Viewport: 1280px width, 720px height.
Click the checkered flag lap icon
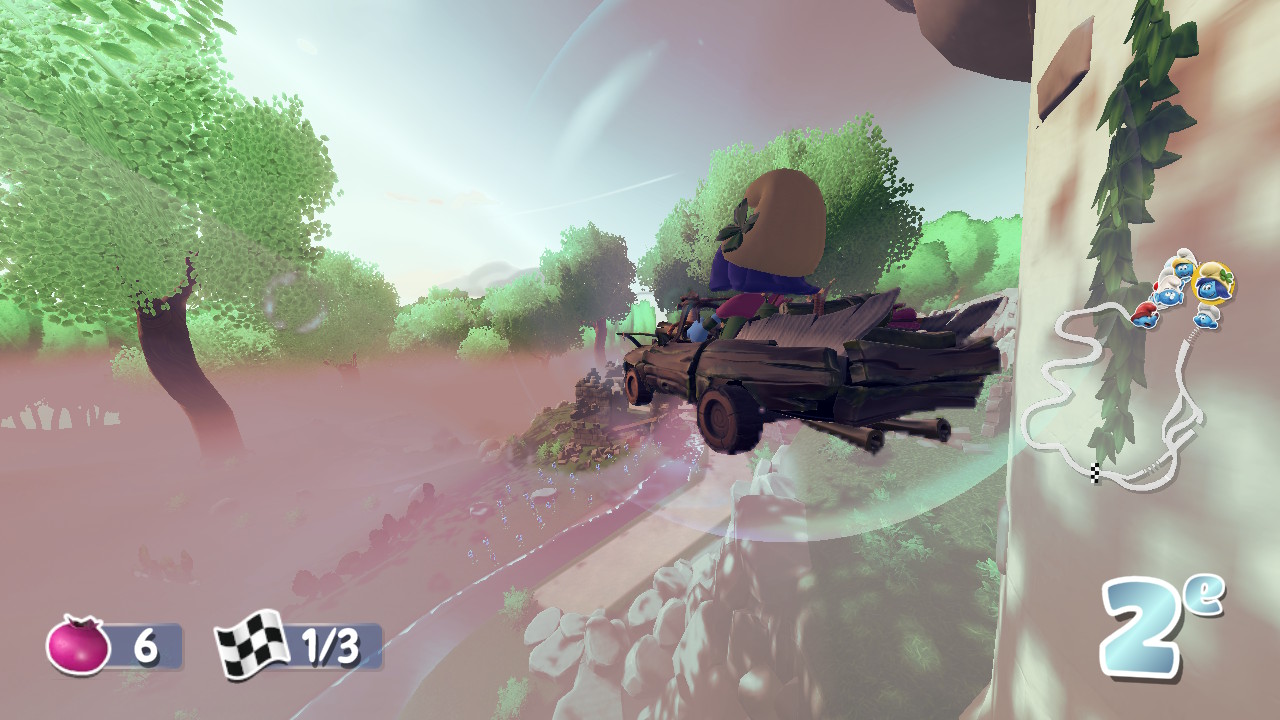click(x=248, y=645)
